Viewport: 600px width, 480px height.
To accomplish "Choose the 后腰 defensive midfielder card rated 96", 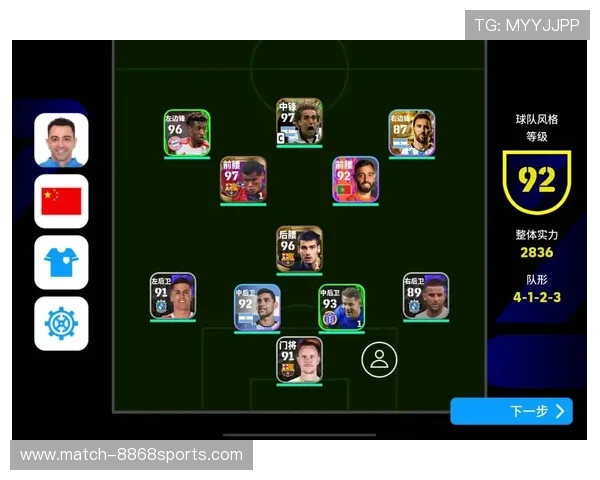I will 299,249.
